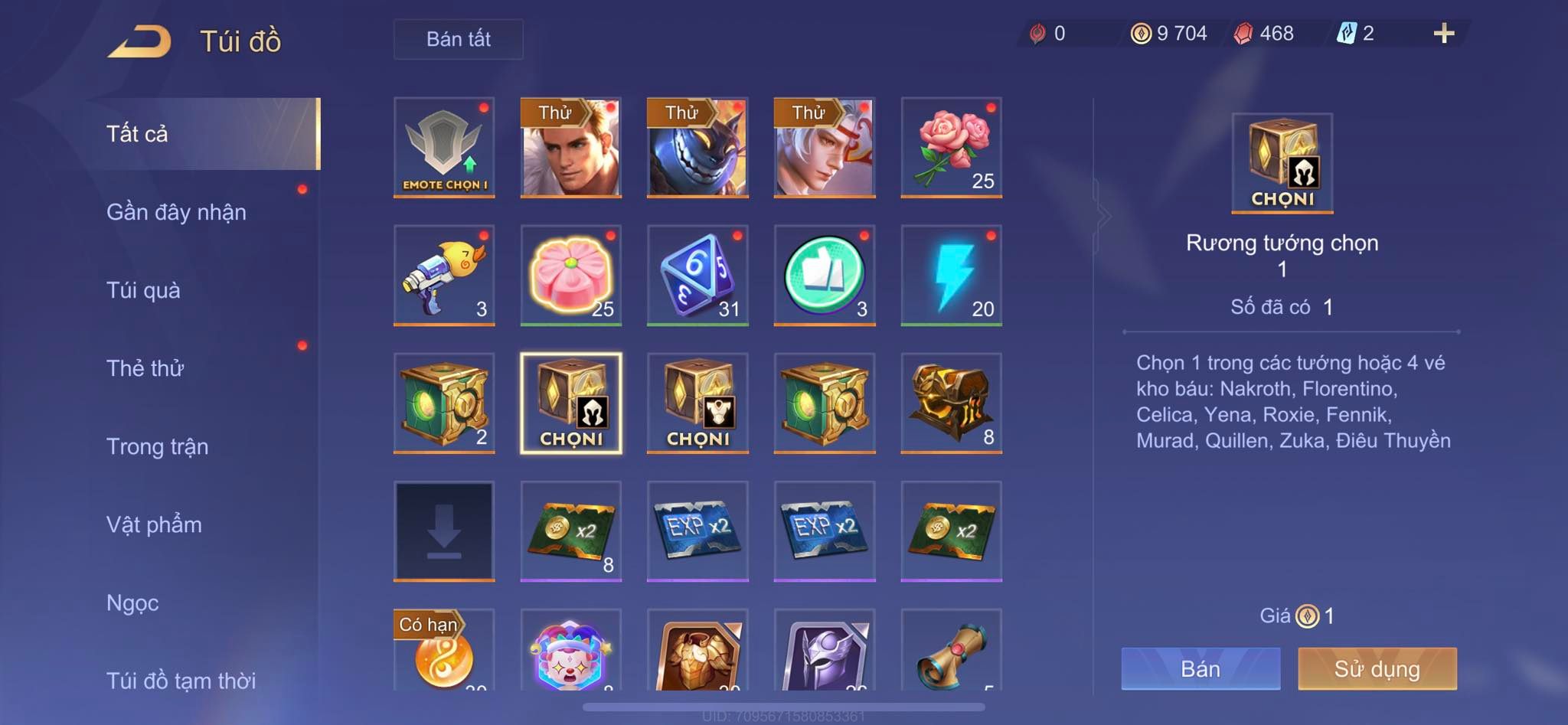Screen dimensions: 1568x725
Task: Switch to the Vật phẩm tab
Action: pos(154,524)
